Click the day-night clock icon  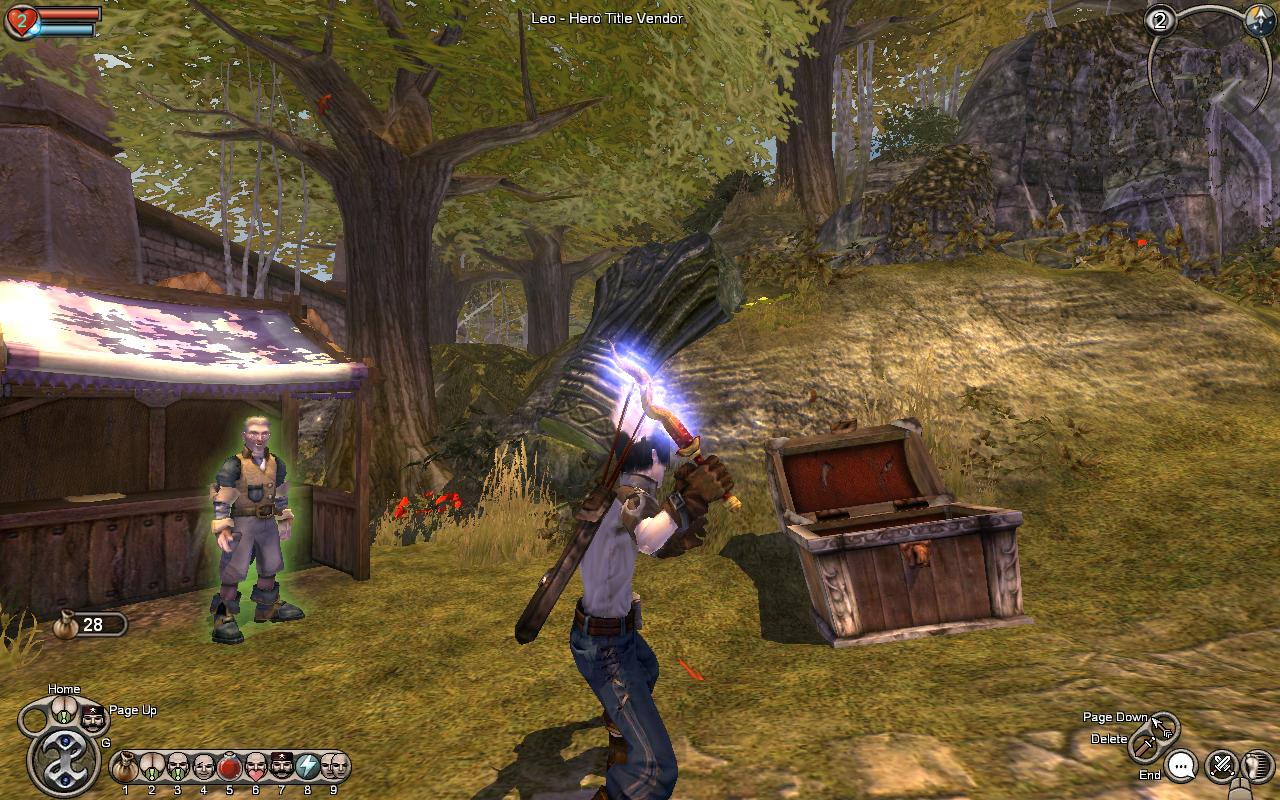pos(1259,21)
